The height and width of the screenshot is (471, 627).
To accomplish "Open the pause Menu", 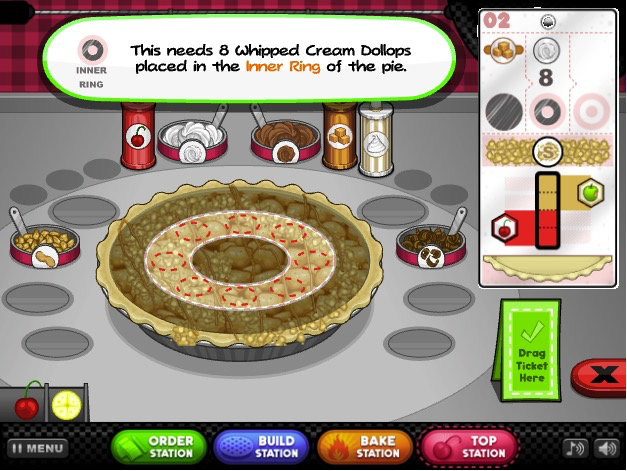I will tap(38, 448).
